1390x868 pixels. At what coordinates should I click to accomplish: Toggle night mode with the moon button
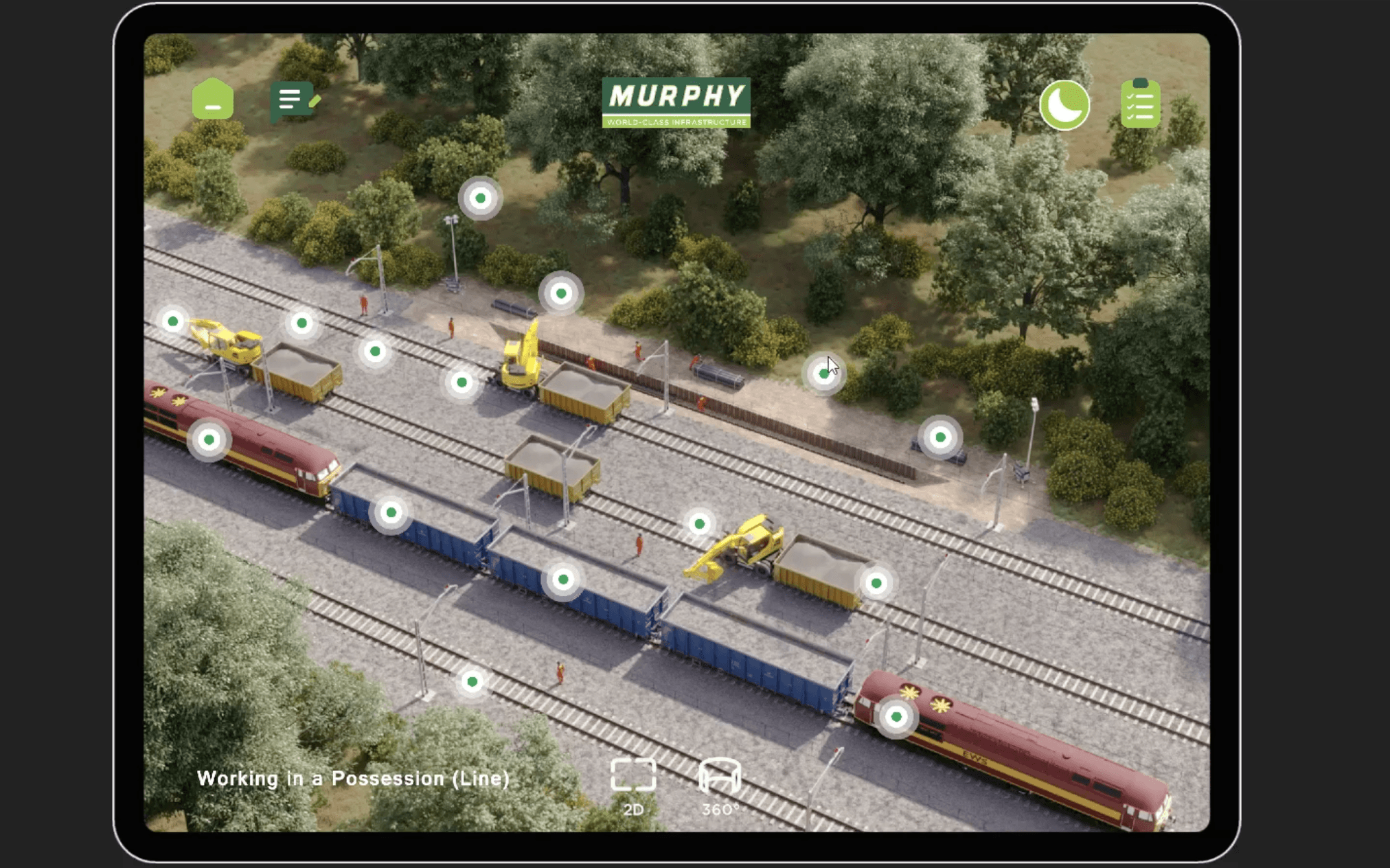pos(1064,105)
